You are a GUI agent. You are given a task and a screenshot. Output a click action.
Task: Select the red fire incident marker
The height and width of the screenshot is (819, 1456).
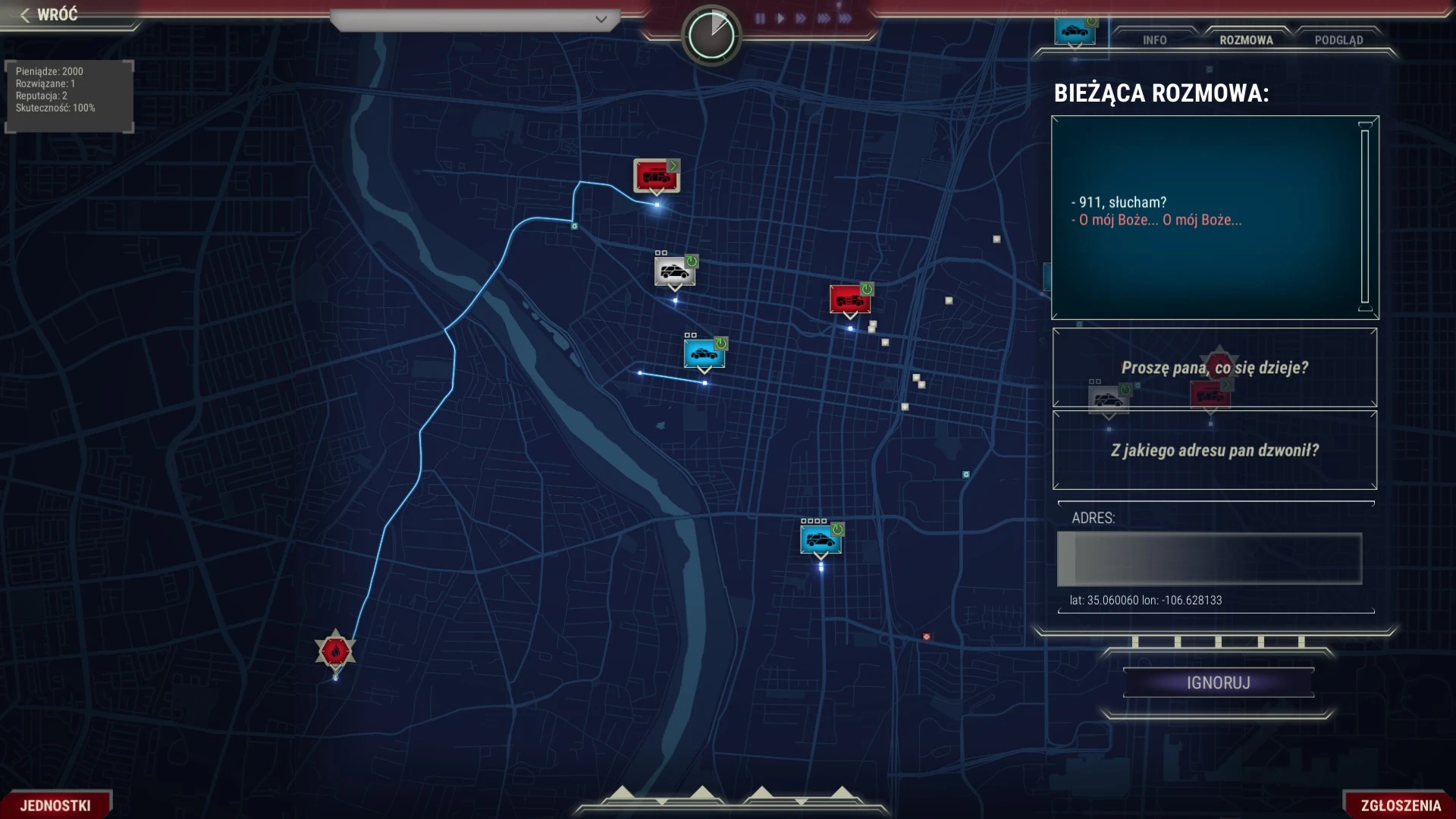[x=335, y=651]
